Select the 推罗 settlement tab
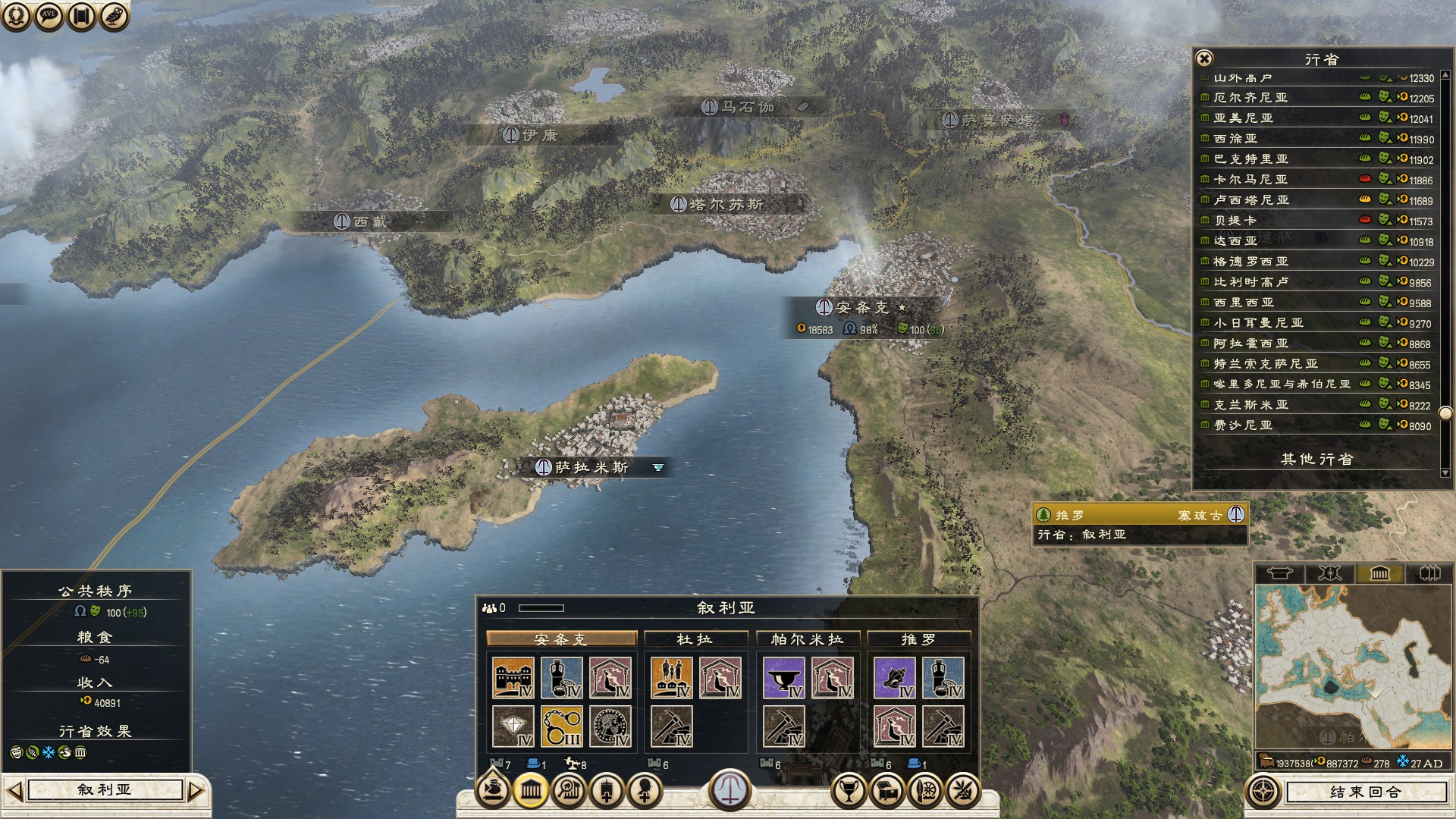Viewport: 1456px width, 819px height. pos(918,639)
